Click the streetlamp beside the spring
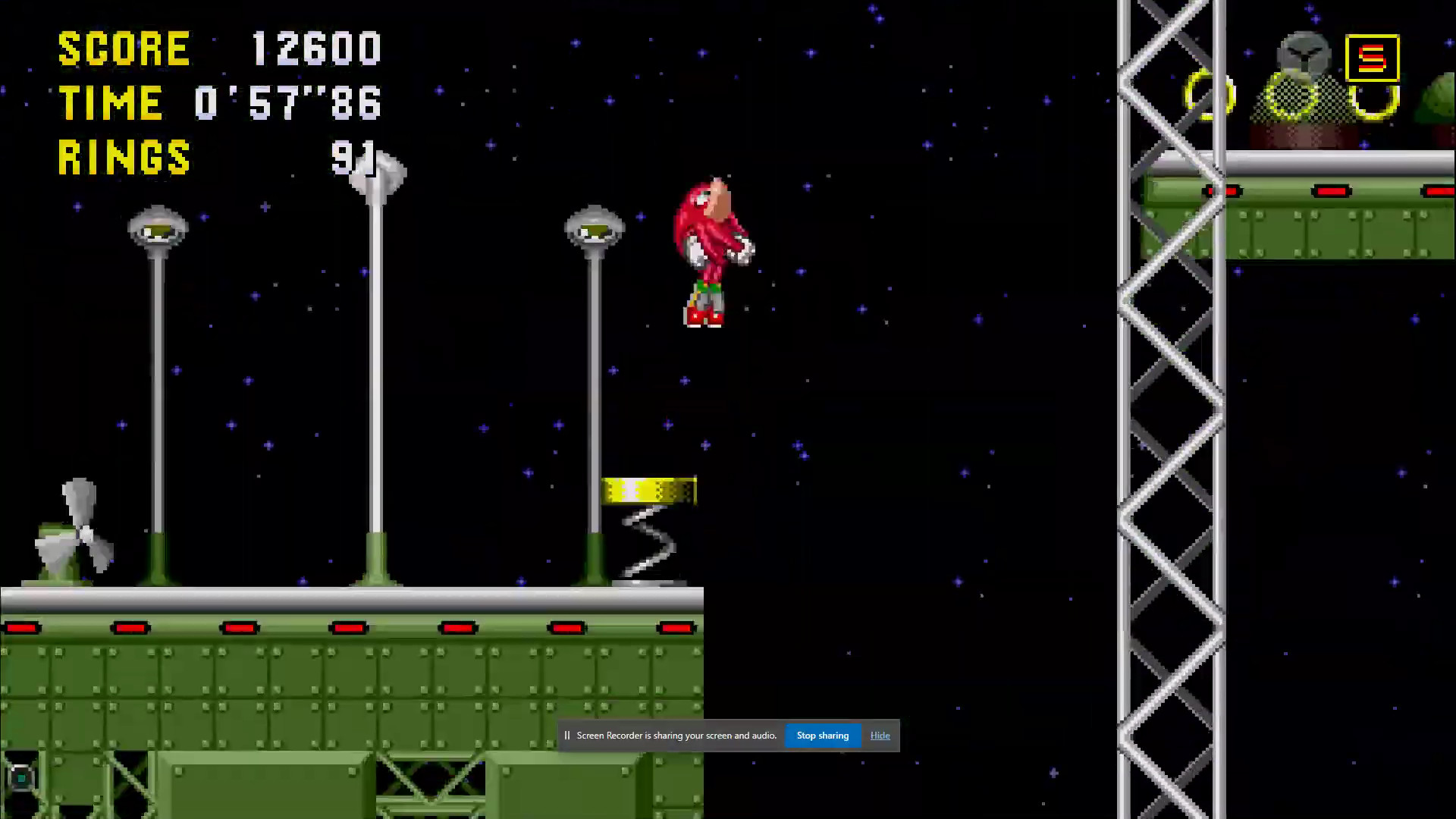Image resolution: width=1456 pixels, height=819 pixels. [595, 227]
